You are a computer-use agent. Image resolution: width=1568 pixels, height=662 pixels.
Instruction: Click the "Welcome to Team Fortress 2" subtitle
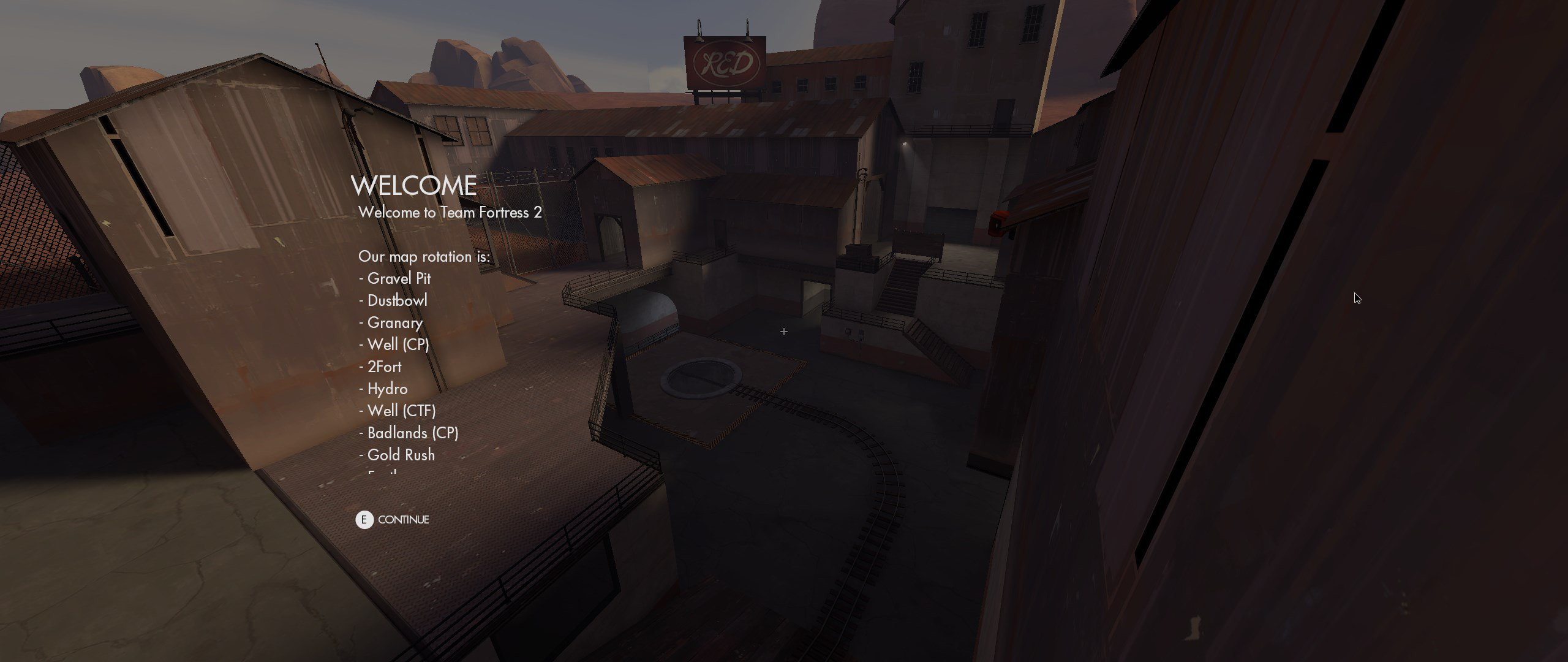click(450, 213)
